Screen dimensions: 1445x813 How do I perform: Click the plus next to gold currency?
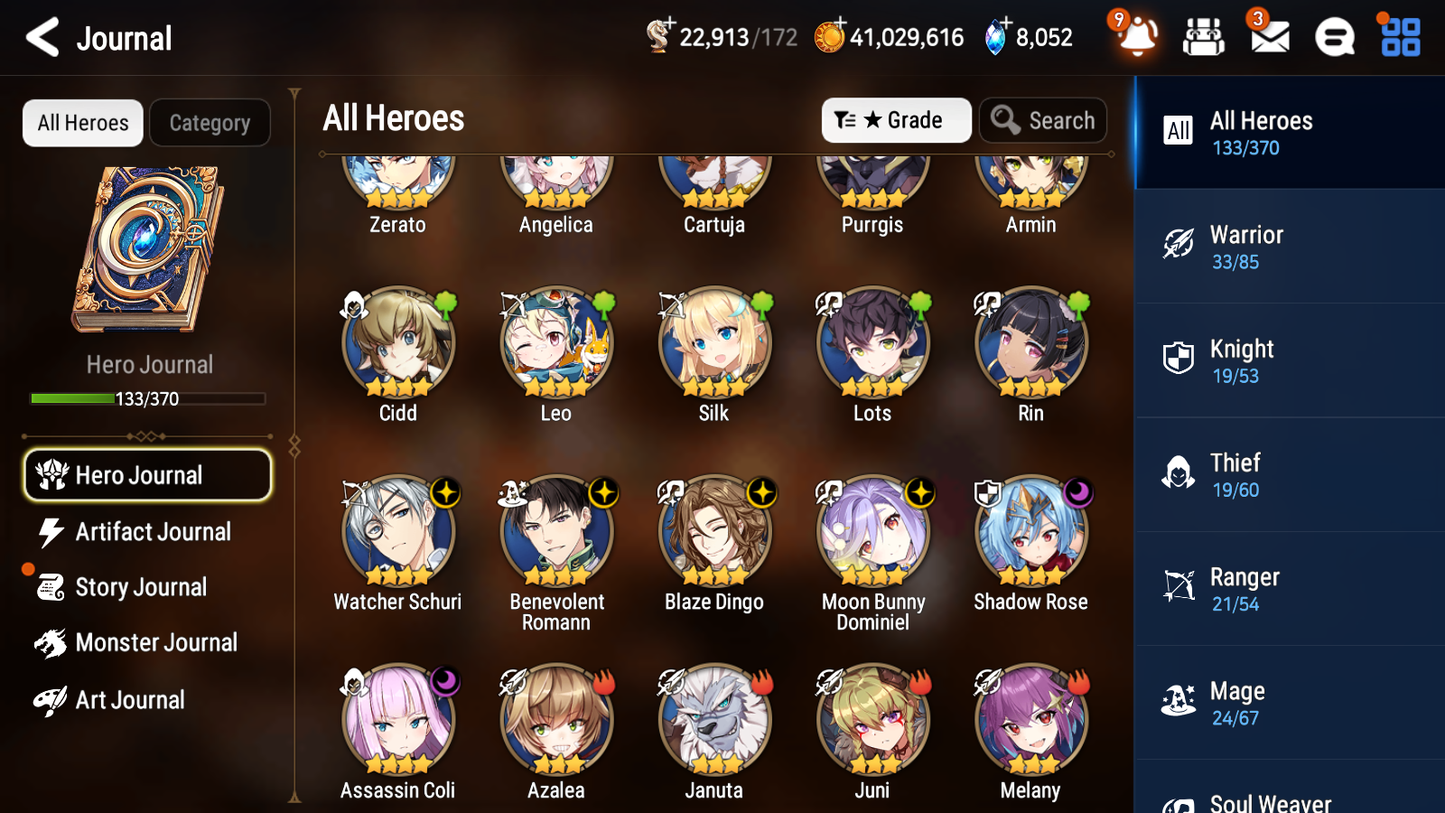[x=838, y=21]
